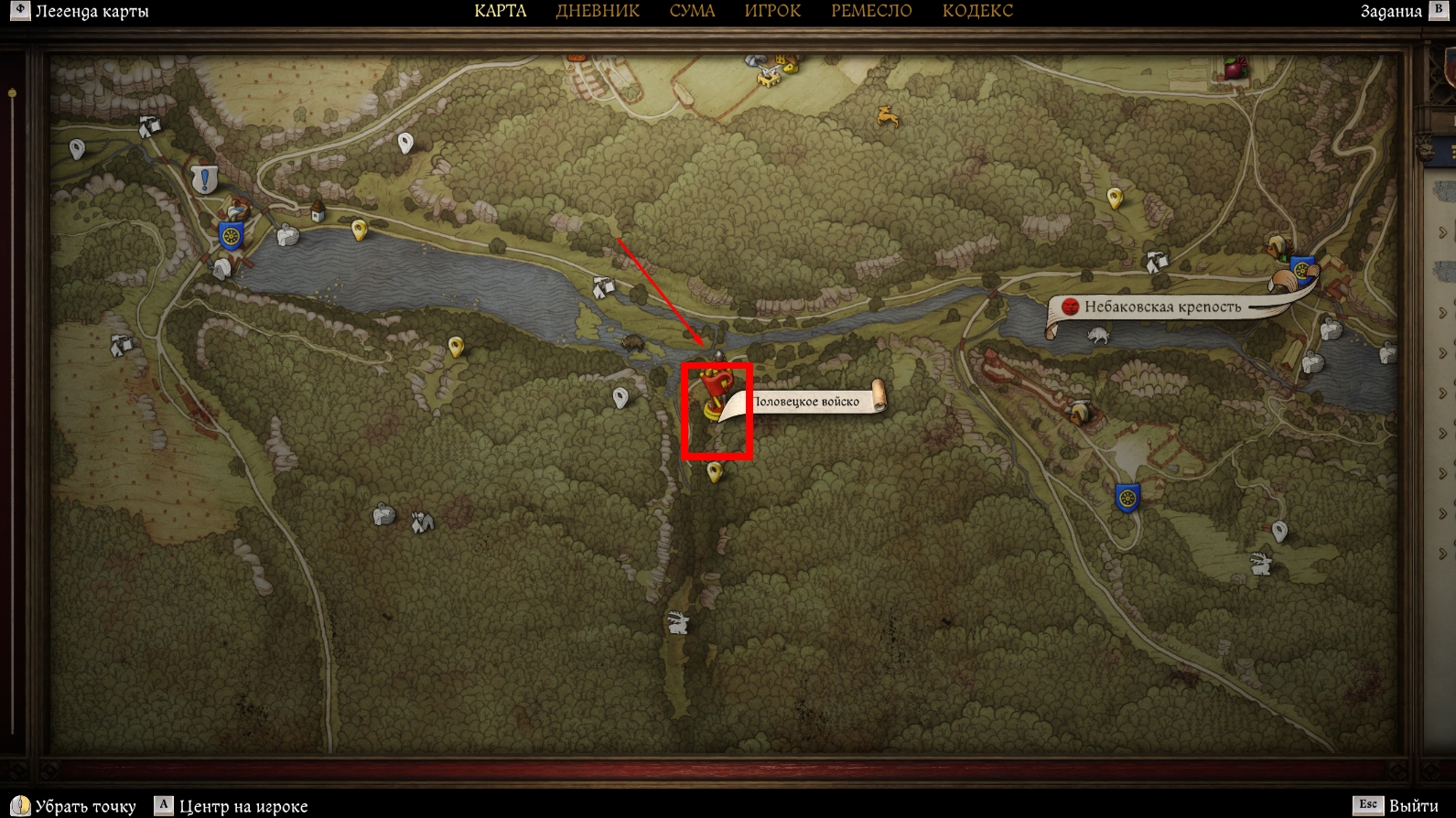Image resolution: width=1456 pixels, height=818 pixels.
Task: Open the КОДЕКС codex tab
Action: click(x=977, y=11)
